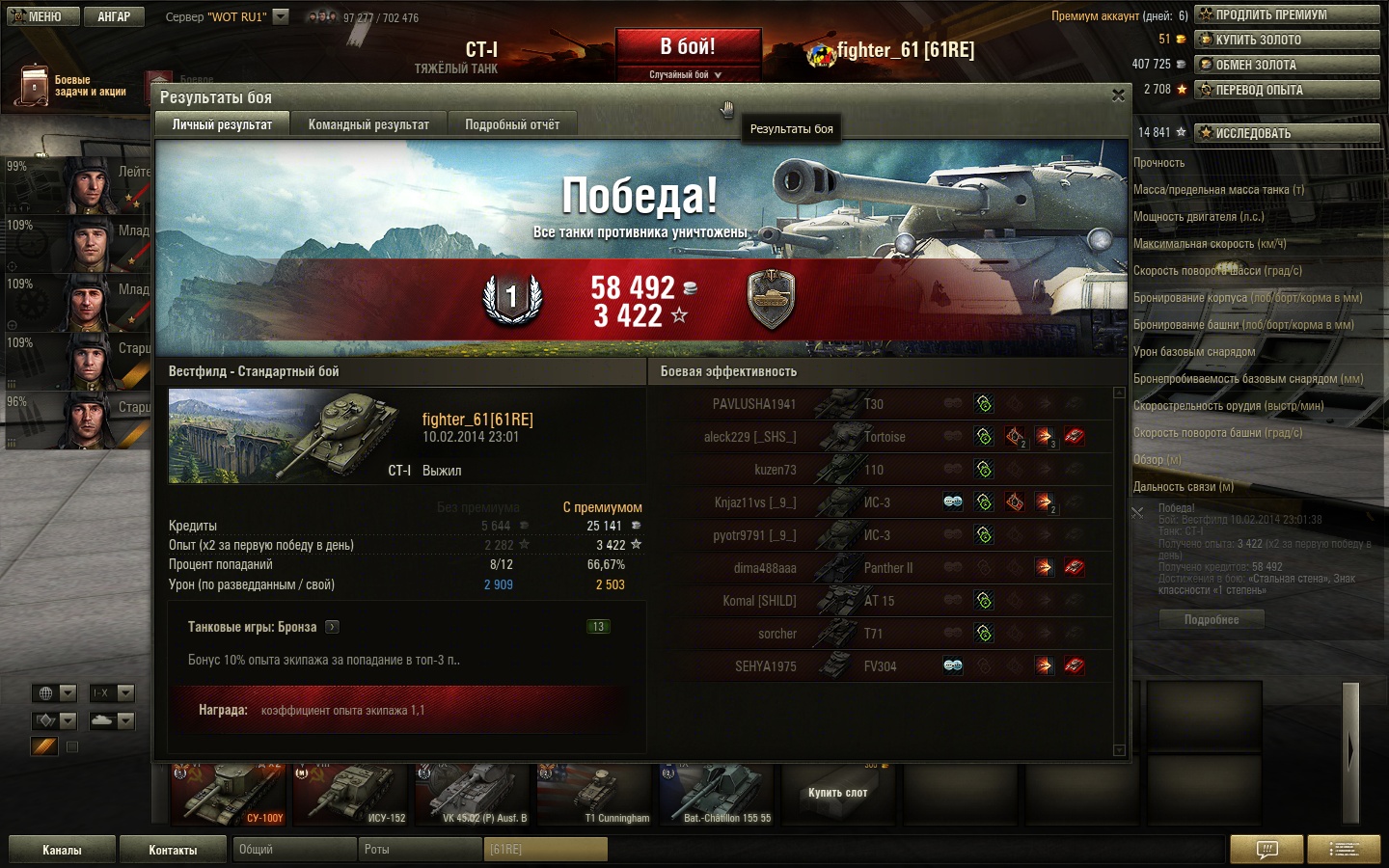Open Подробнее in the victory notification
Viewport: 1389px width, 868px height.
point(1212,620)
